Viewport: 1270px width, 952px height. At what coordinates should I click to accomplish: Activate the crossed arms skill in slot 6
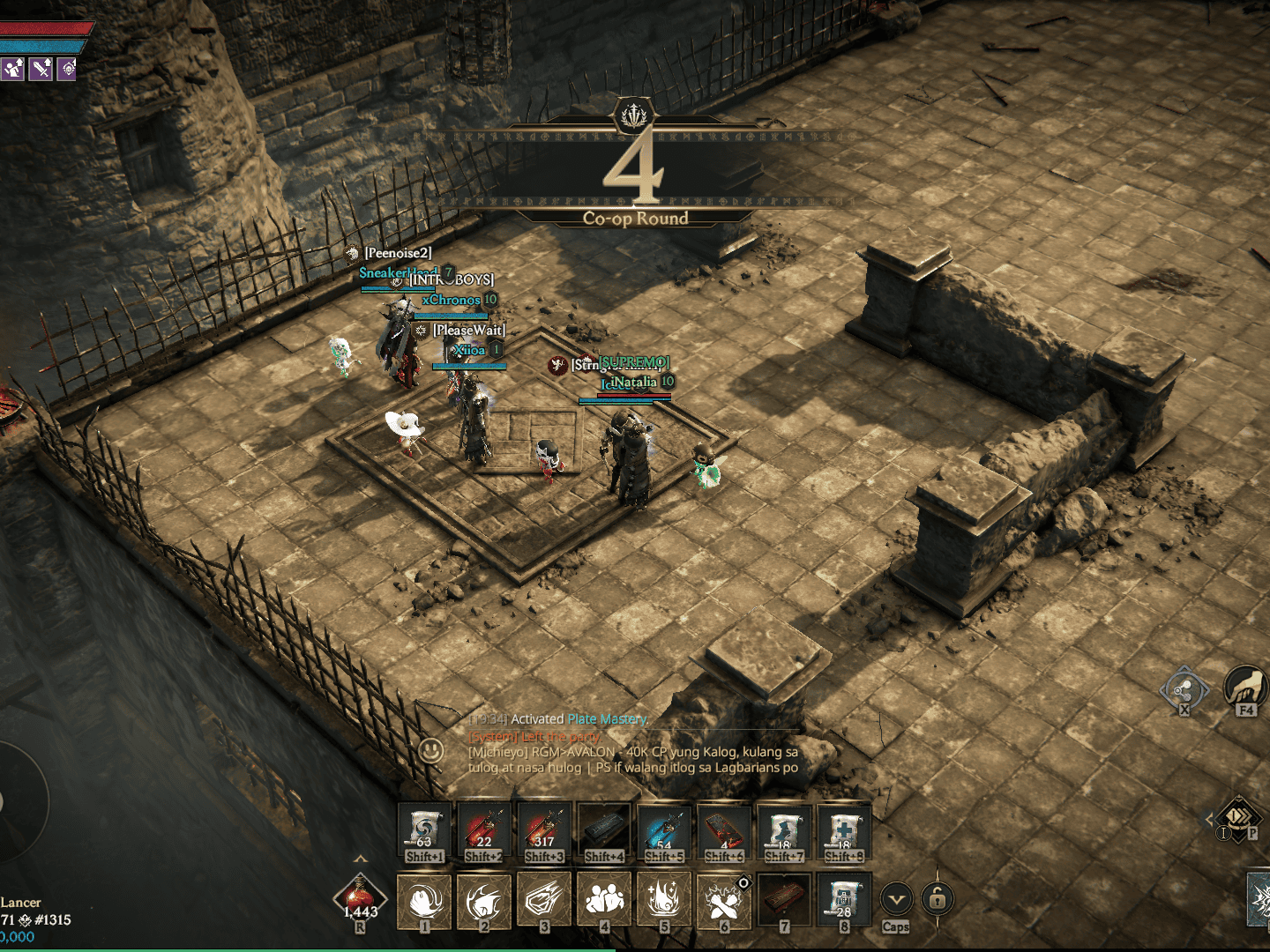click(724, 901)
